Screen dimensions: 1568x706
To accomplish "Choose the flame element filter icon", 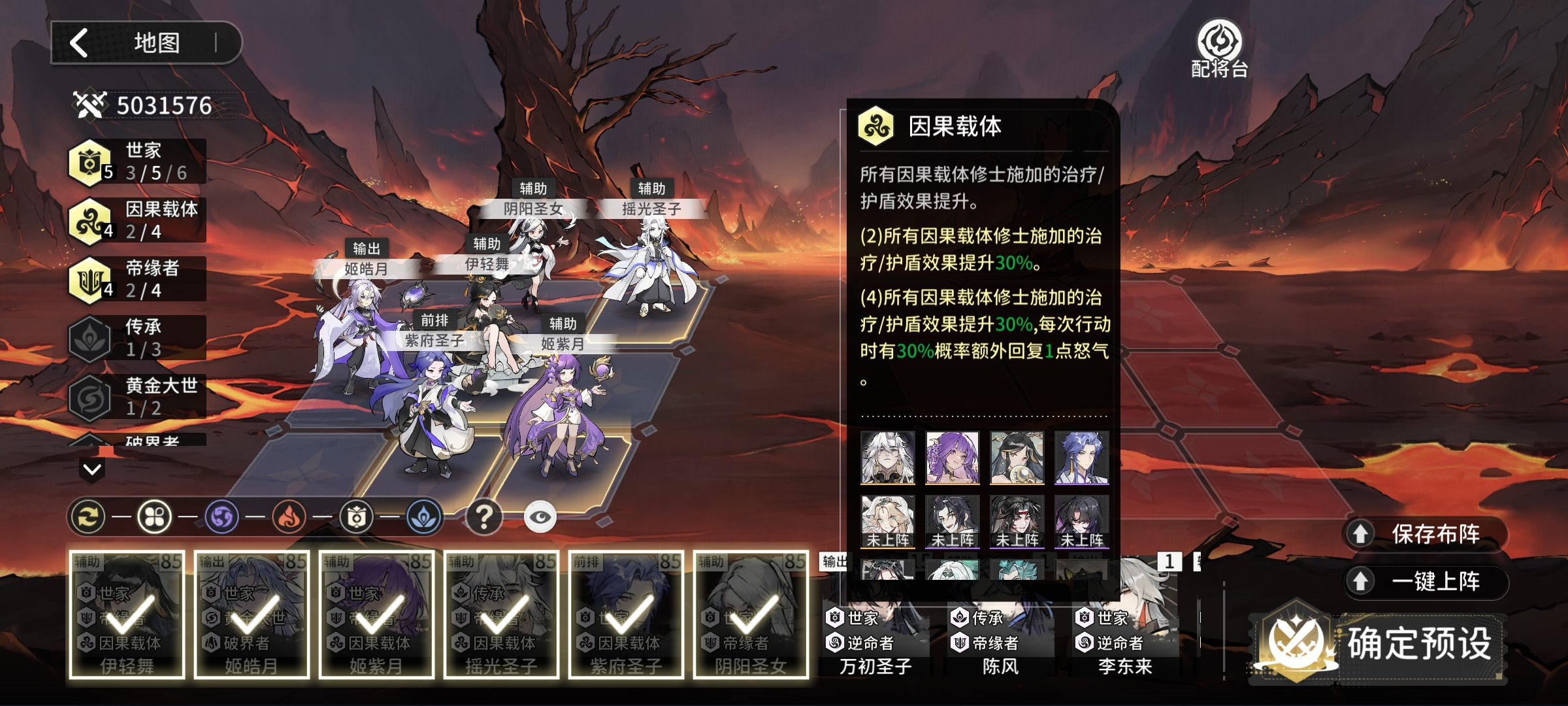I will click(289, 517).
